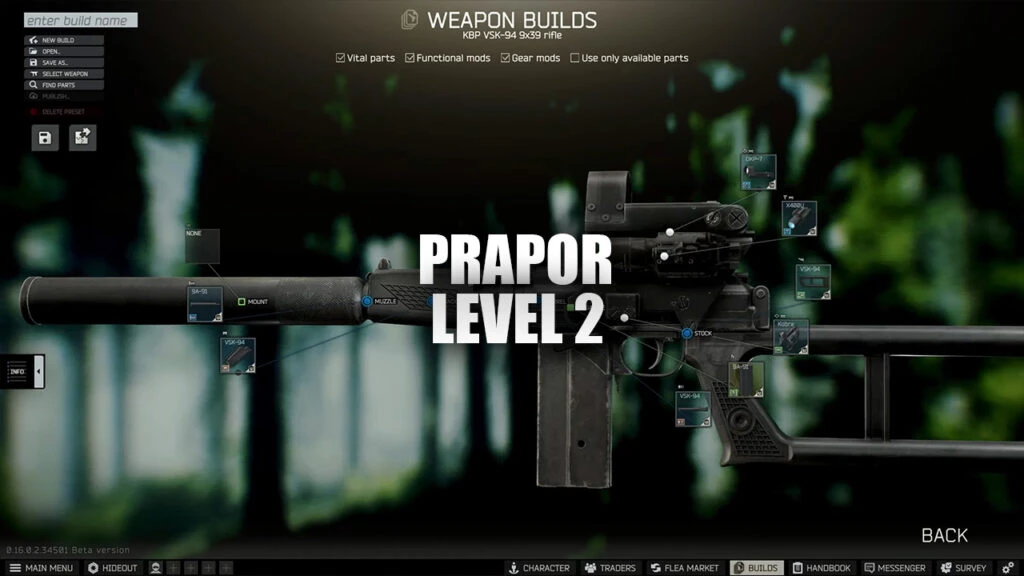Viewport: 1024px width, 576px height.
Task: Select the OKP-7 sight mod slot
Action: coord(758,173)
